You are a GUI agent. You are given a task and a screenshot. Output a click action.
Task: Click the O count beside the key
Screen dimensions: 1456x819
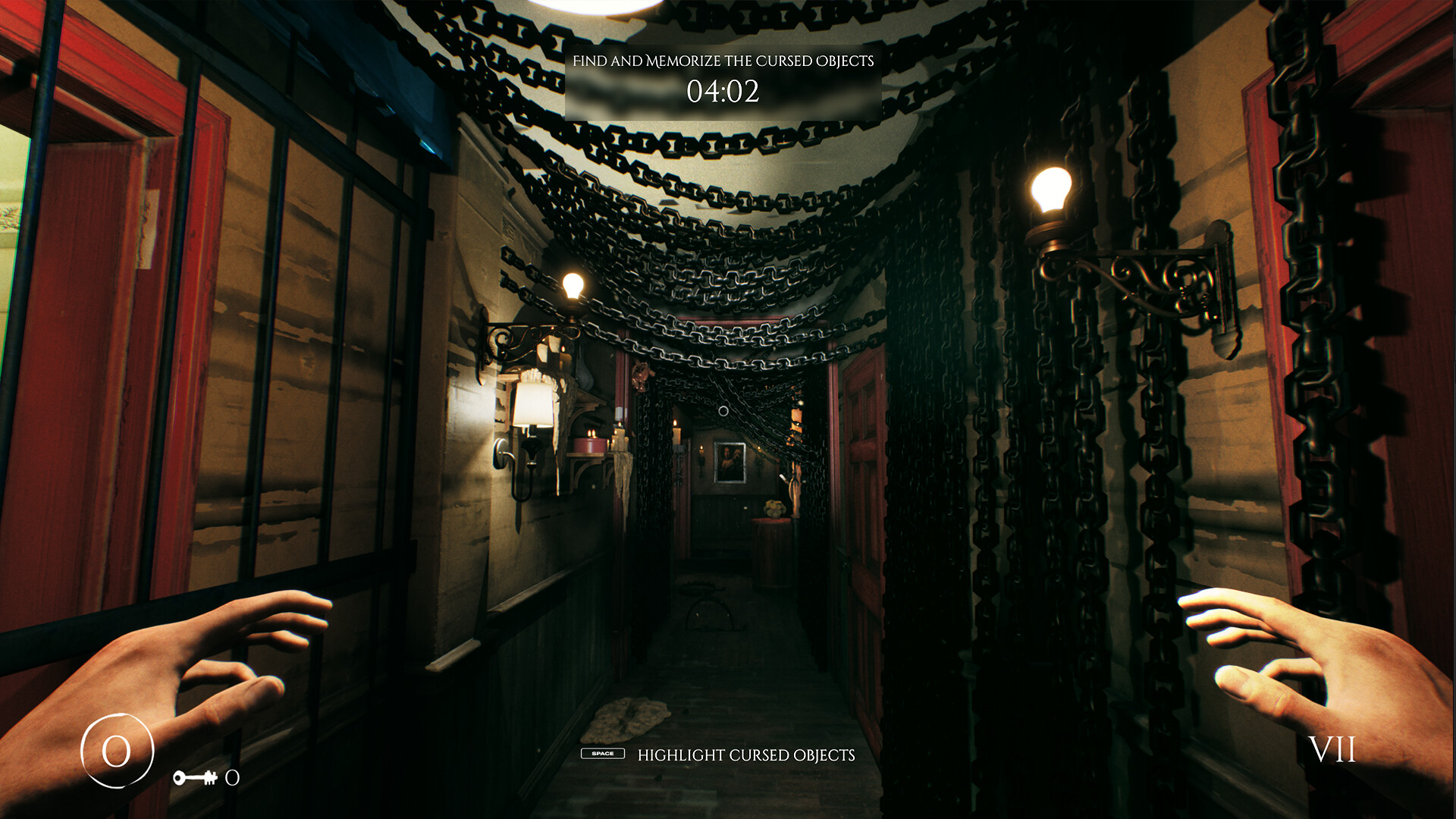click(231, 777)
